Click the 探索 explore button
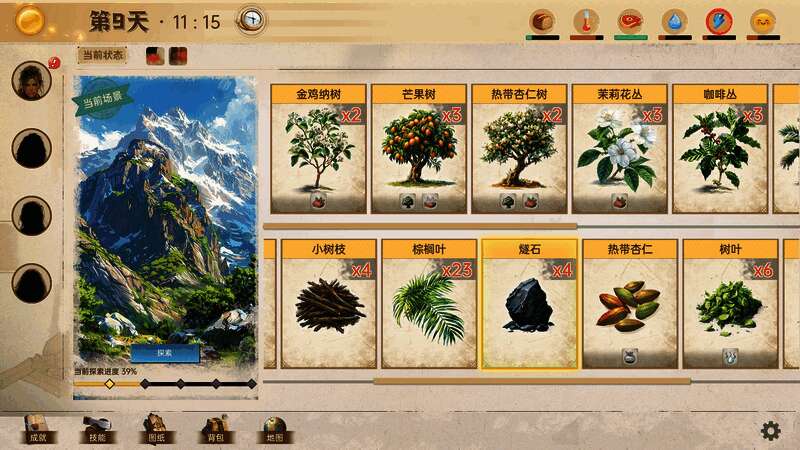Image resolution: width=800 pixels, height=450 pixels. tap(165, 353)
